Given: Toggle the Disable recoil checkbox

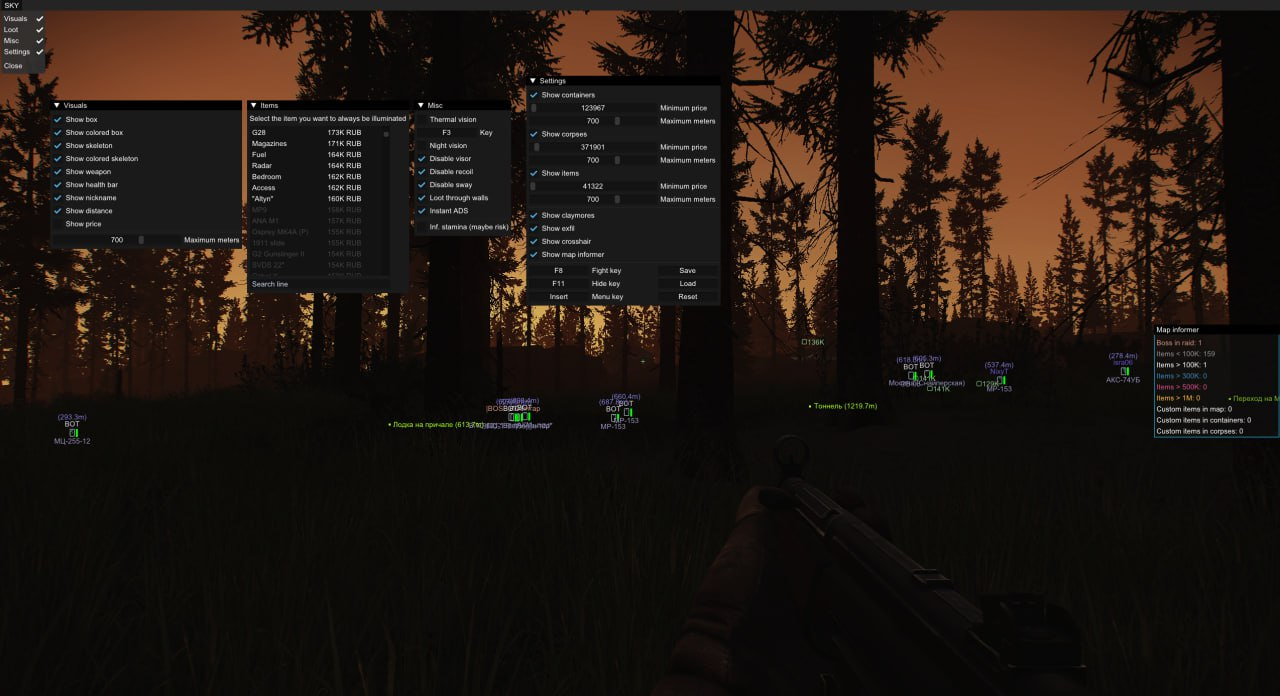Looking at the screenshot, I should tap(422, 172).
